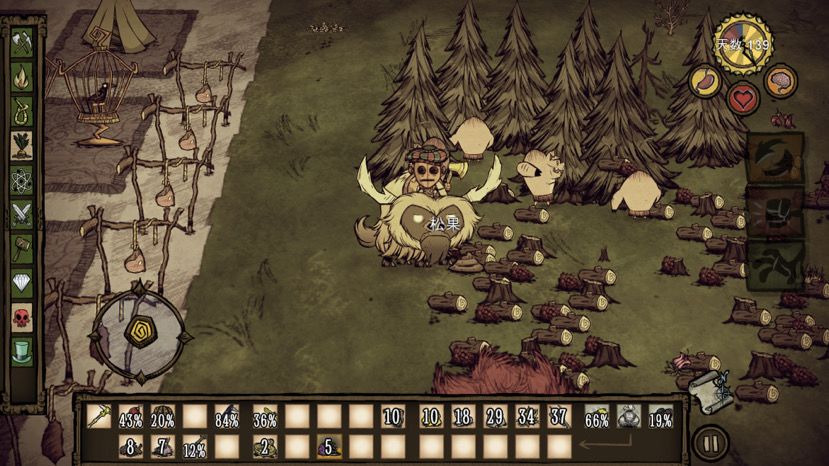Screen dimensions: 829x466
Task: Open the Science atom crafting tab
Action: 22,180
